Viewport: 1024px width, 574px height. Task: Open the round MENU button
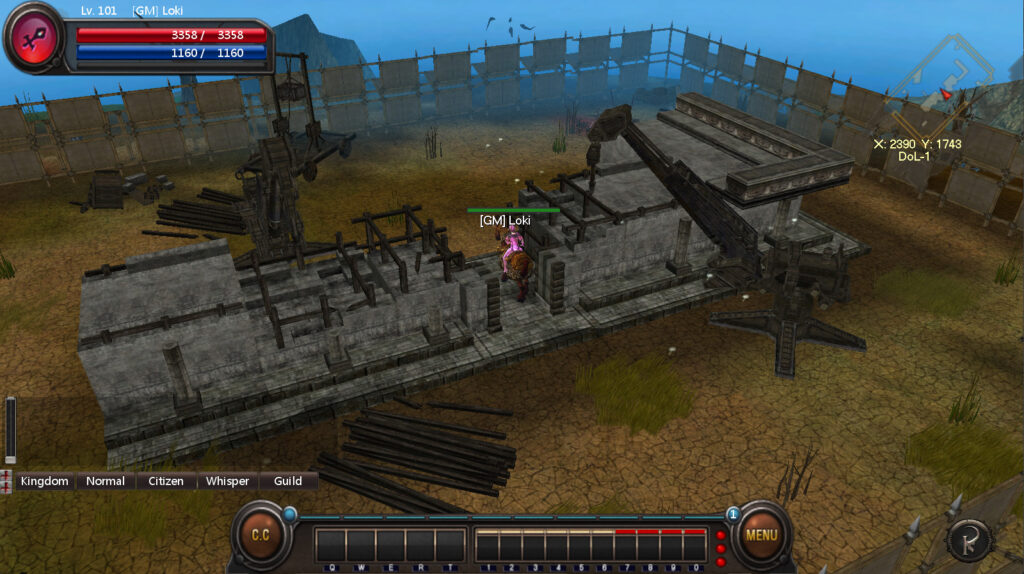click(760, 535)
